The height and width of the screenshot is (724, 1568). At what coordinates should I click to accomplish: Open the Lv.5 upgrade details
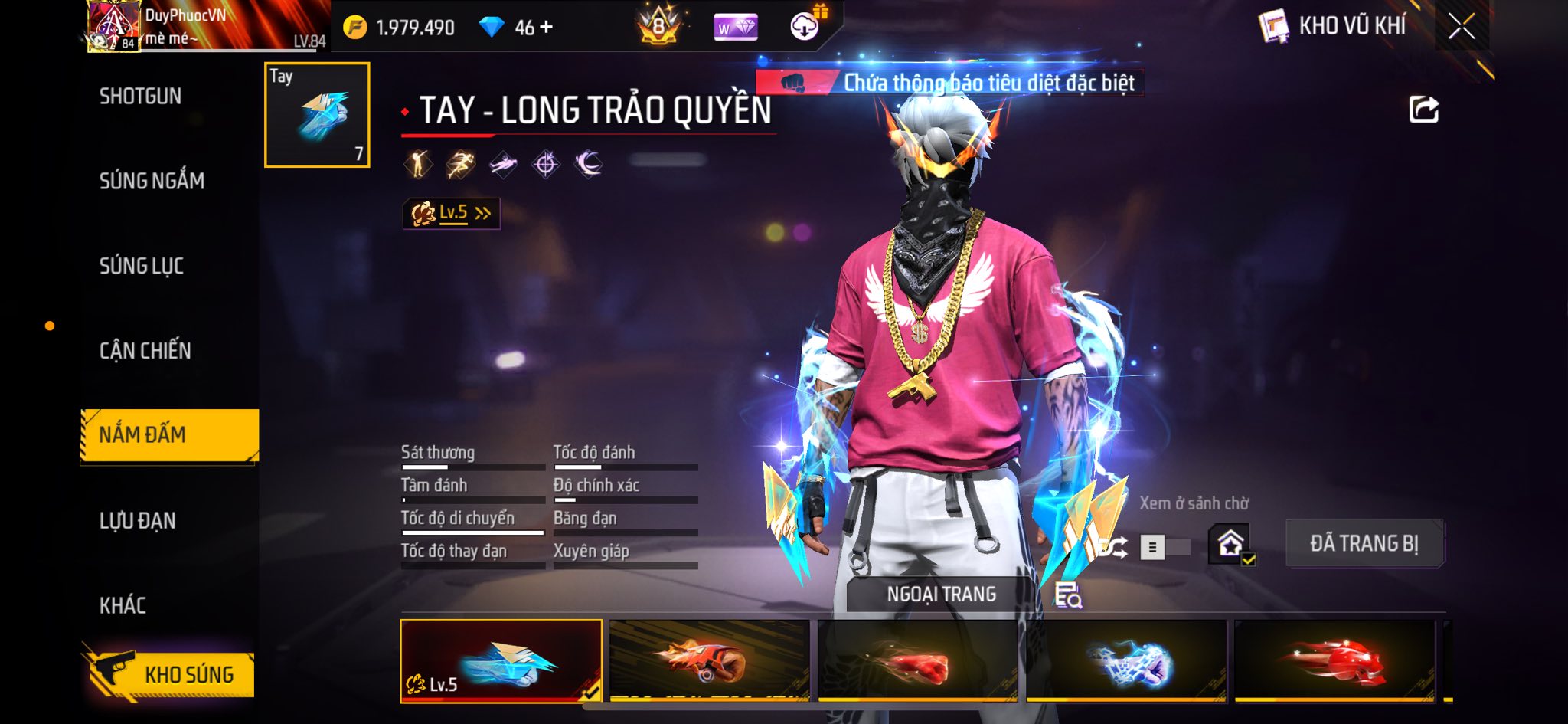pos(452,213)
